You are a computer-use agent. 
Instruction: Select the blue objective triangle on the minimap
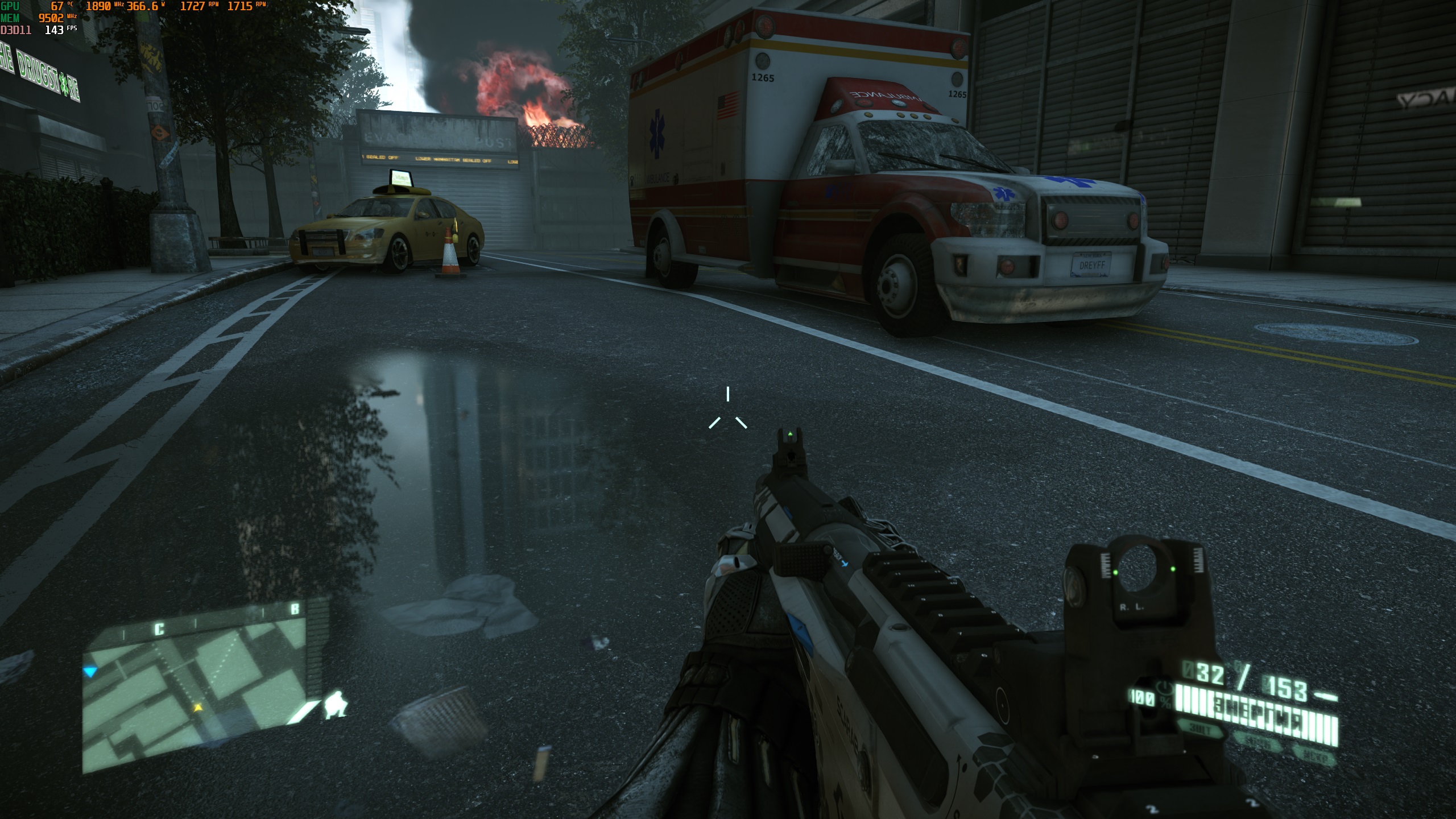click(91, 672)
